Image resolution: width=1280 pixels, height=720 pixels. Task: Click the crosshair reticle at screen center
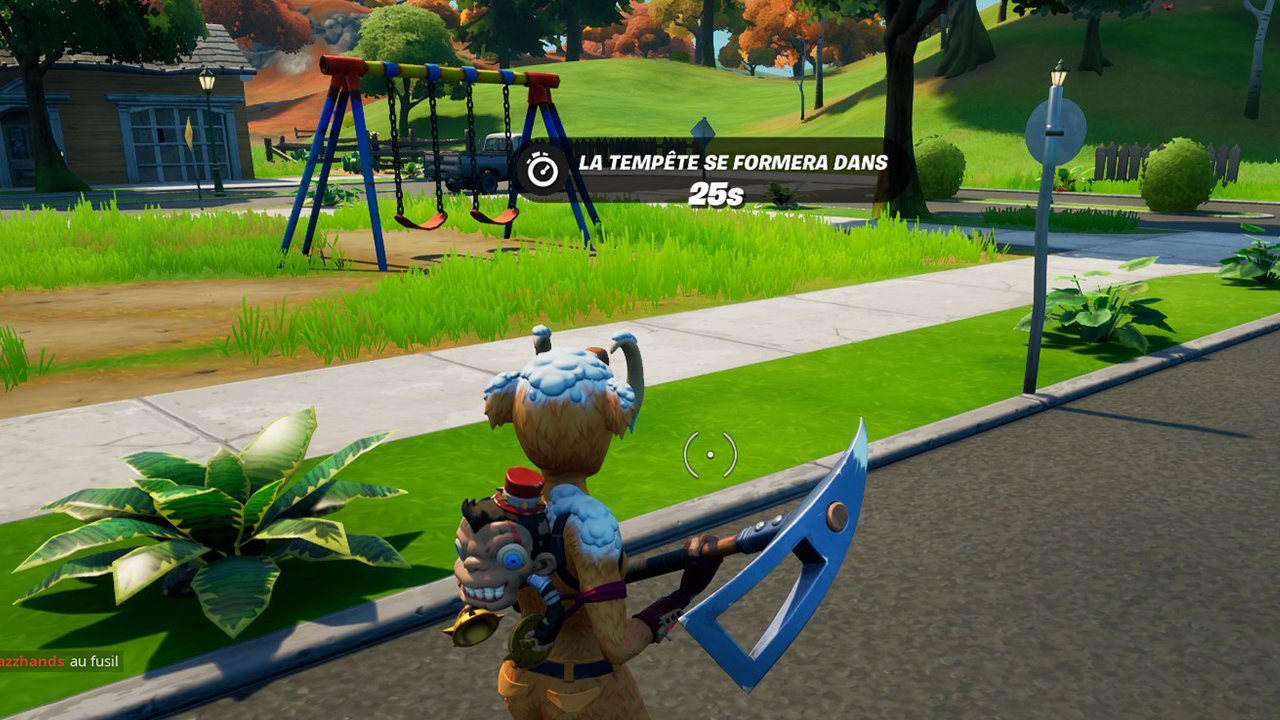point(710,453)
